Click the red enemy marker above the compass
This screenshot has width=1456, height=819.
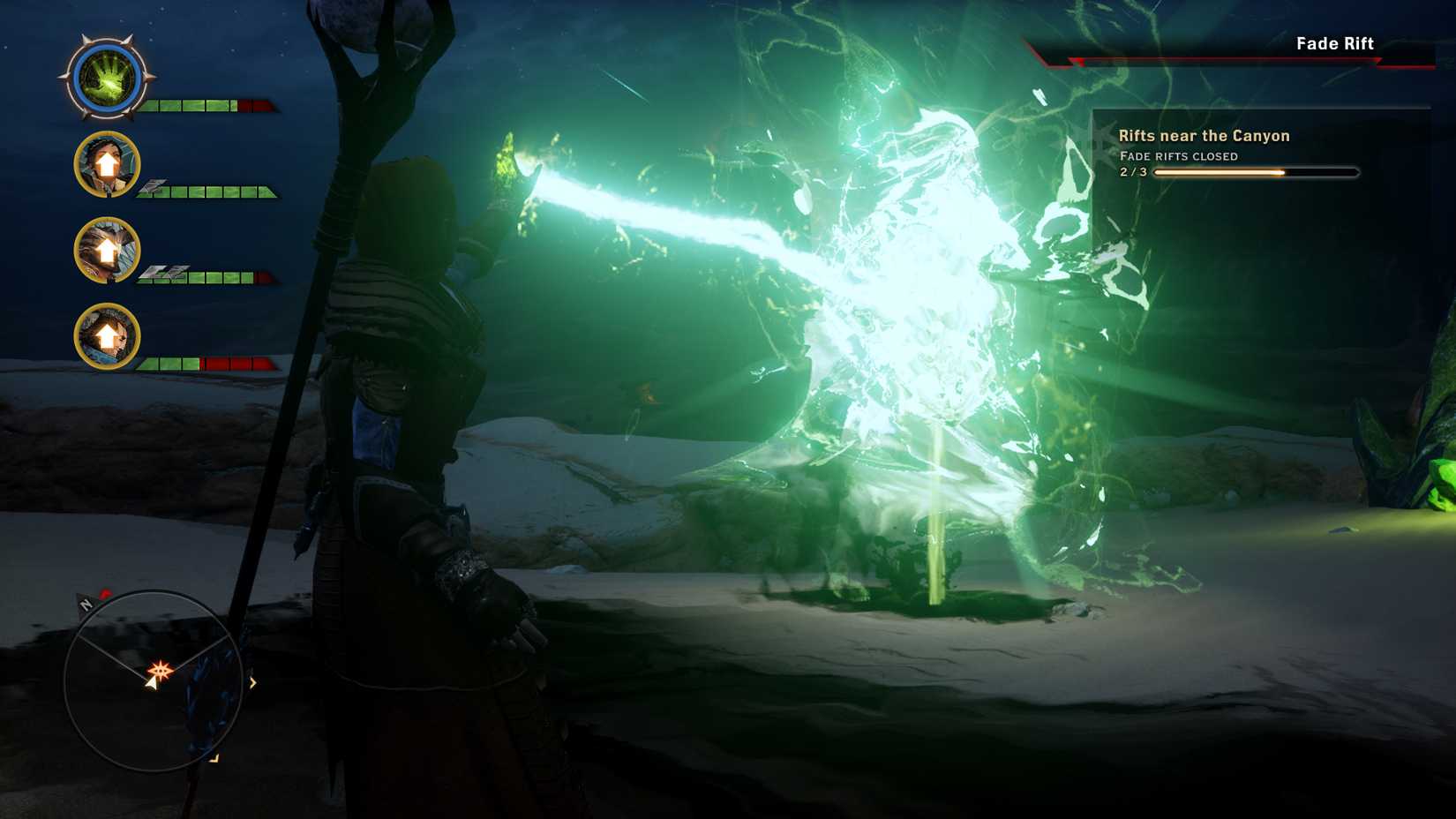click(x=106, y=592)
